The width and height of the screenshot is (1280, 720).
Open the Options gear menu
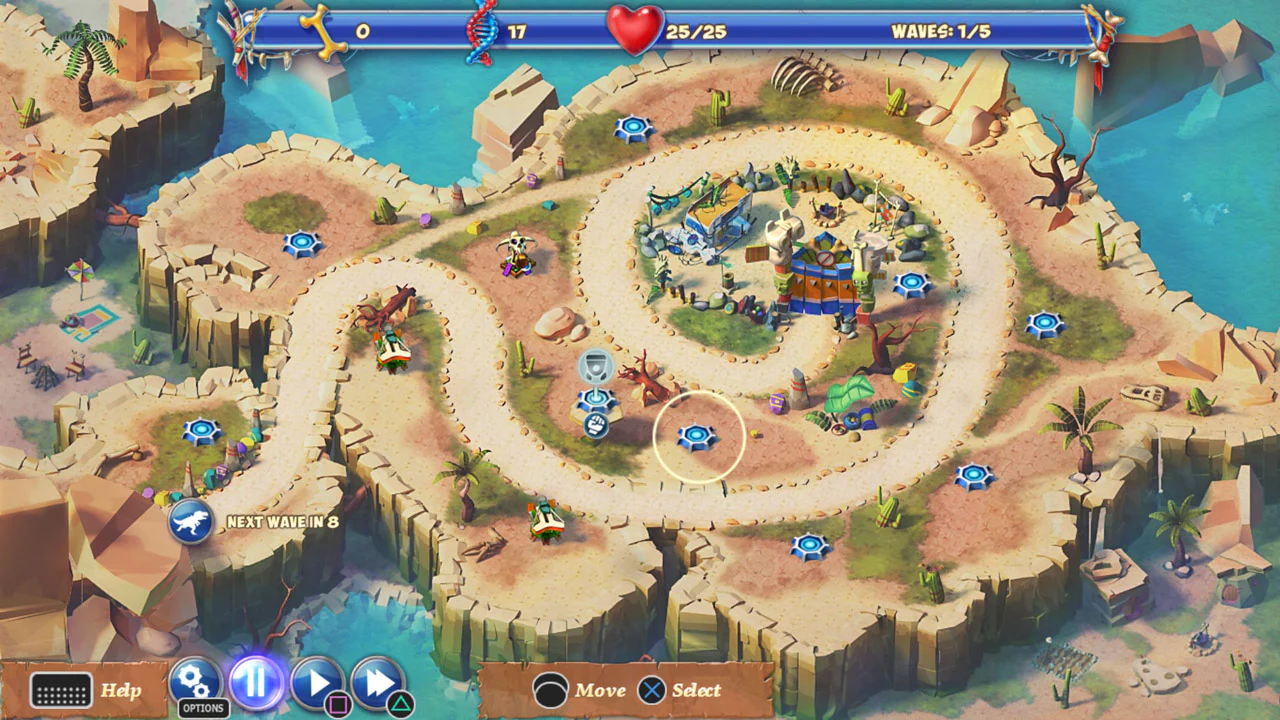(x=195, y=684)
